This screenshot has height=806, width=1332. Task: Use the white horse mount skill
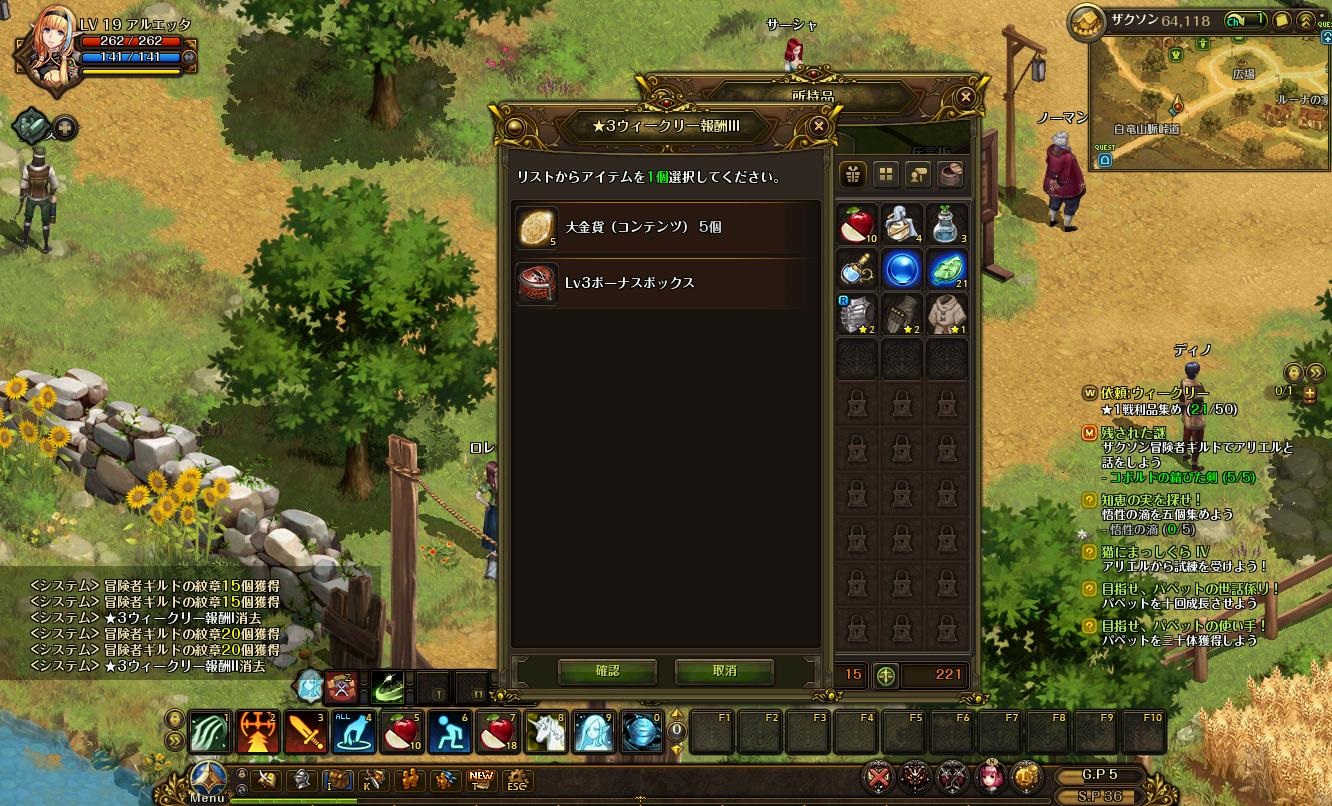pyautogui.click(x=546, y=733)
